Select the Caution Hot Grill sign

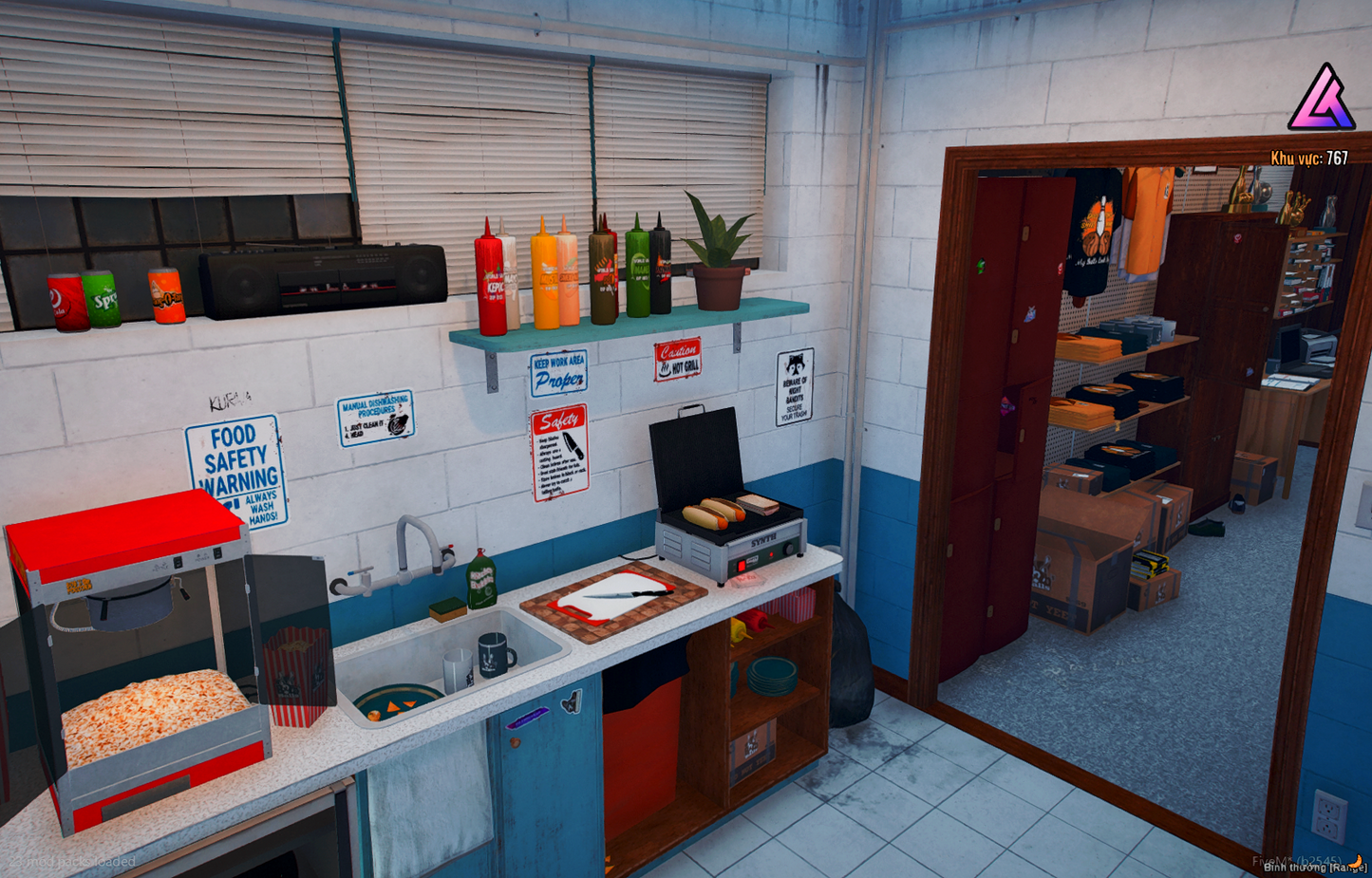[x=678, y=359]
